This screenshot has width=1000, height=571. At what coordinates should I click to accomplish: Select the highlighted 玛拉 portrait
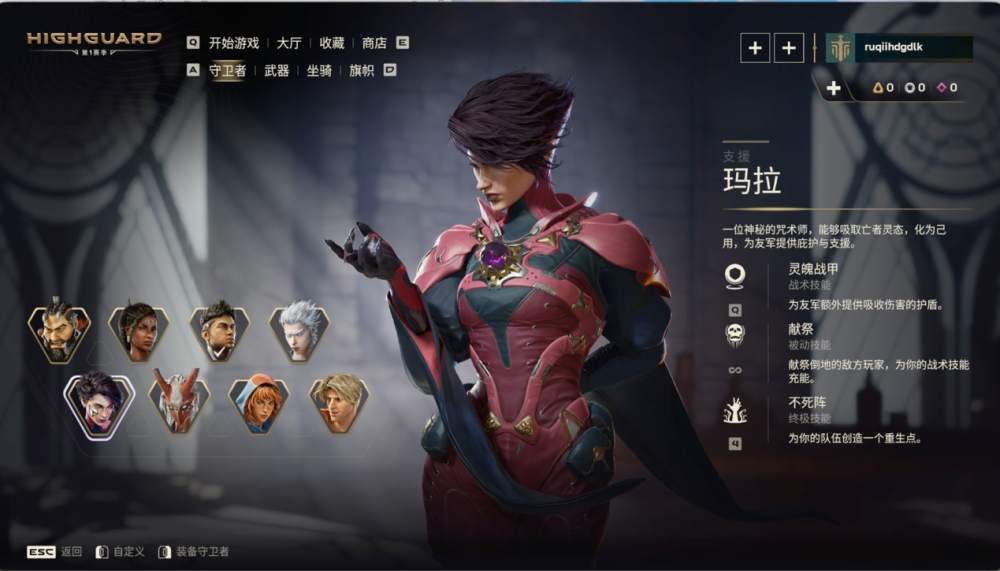(x=99, y=403)
